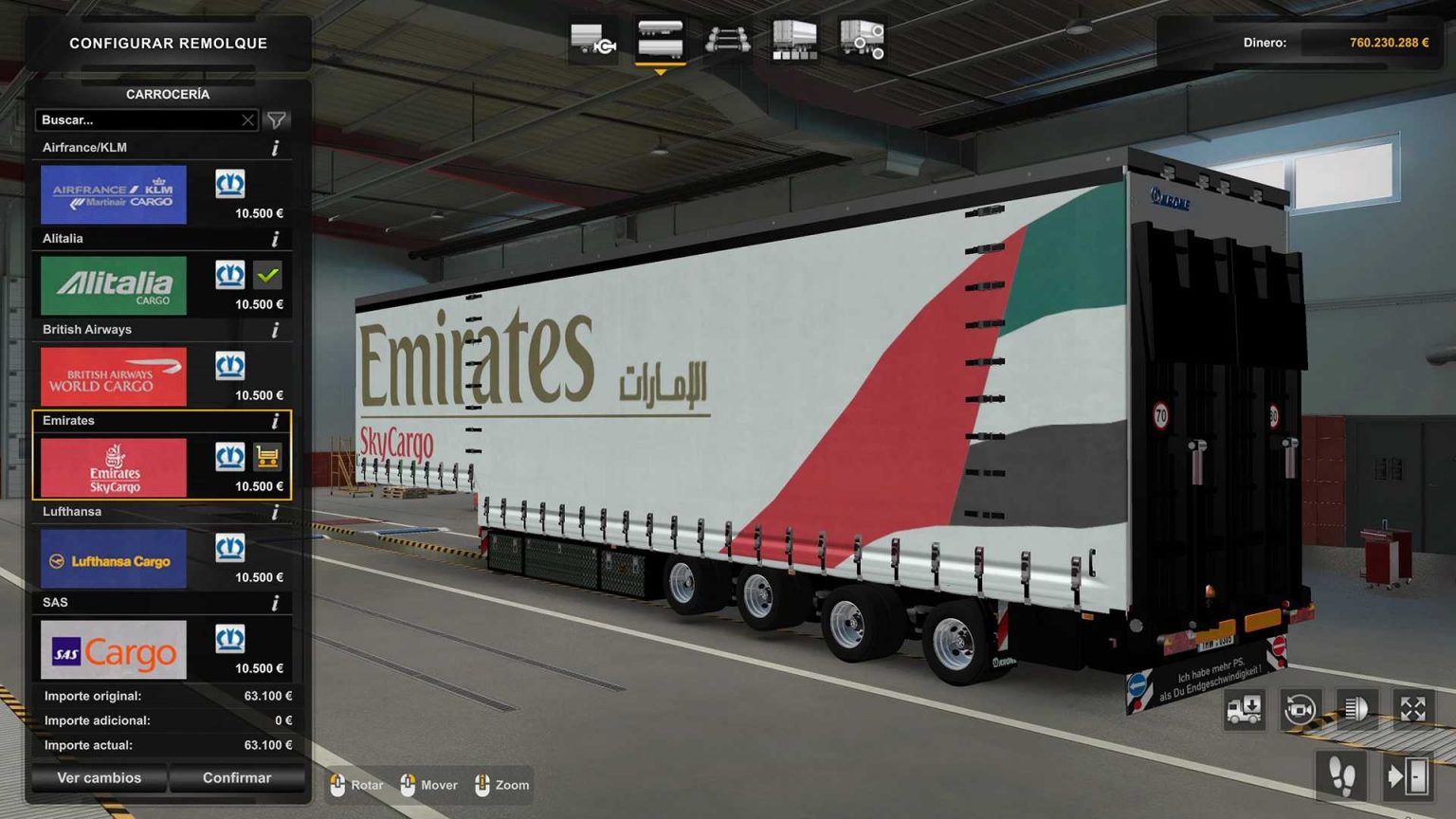Select the crown icon next to SAS Cargo
This screenshot has width=1456, height=819.
click(x=229, y=638)
